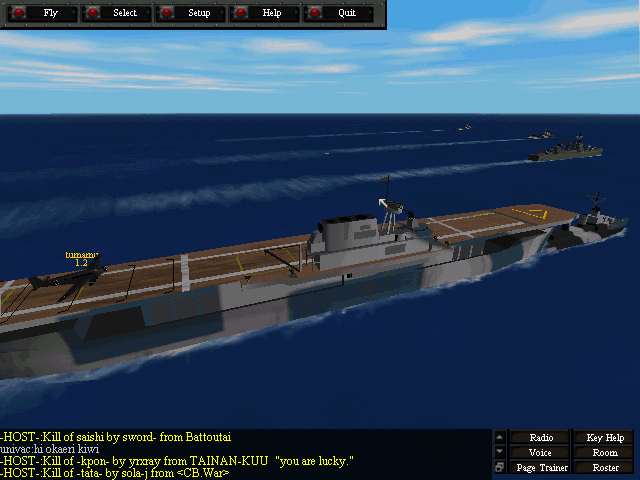Click the chat log up arrow
640x480 pixels.
coord(500,438)
